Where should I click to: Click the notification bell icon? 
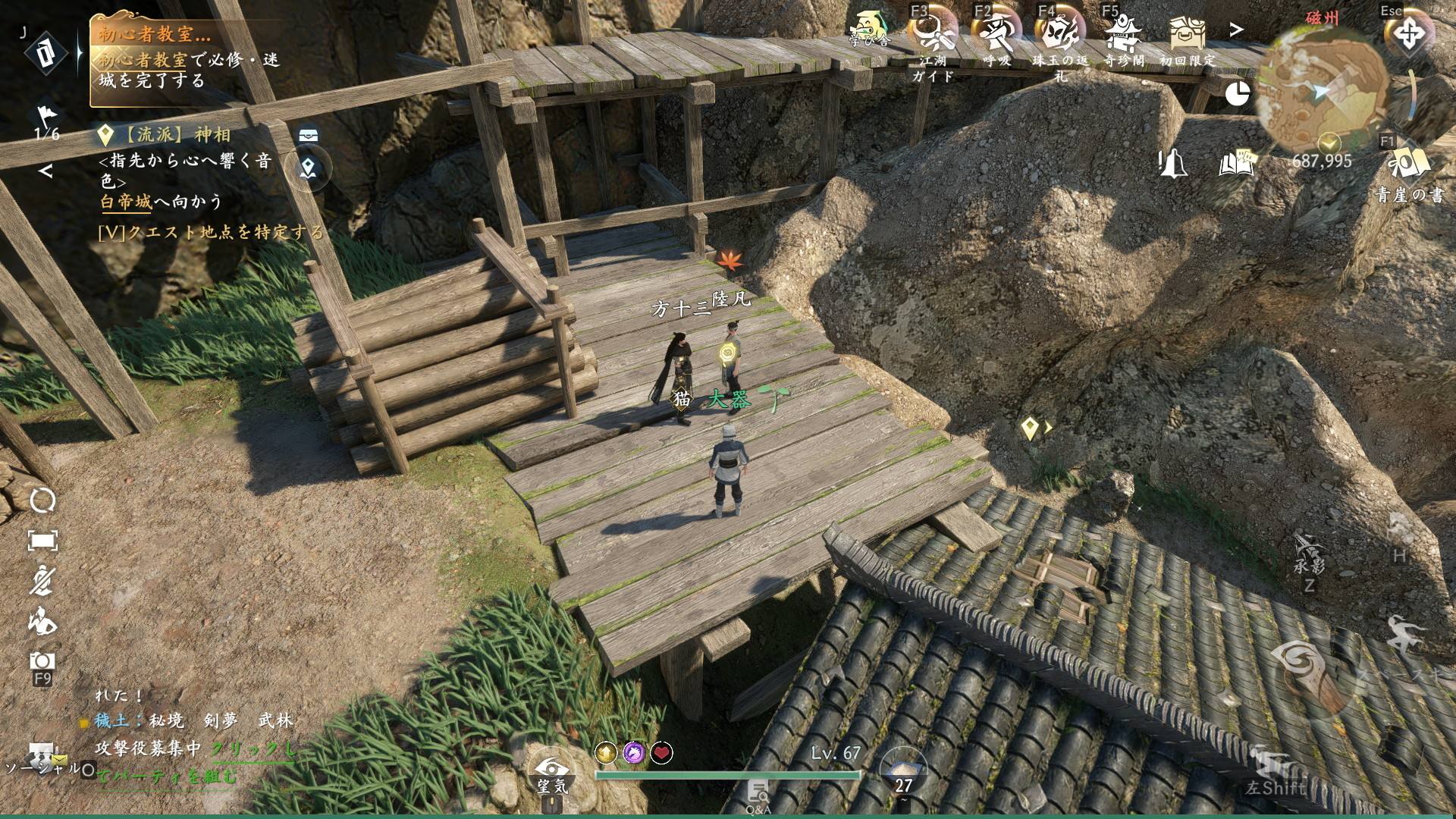coord(1173,162)
